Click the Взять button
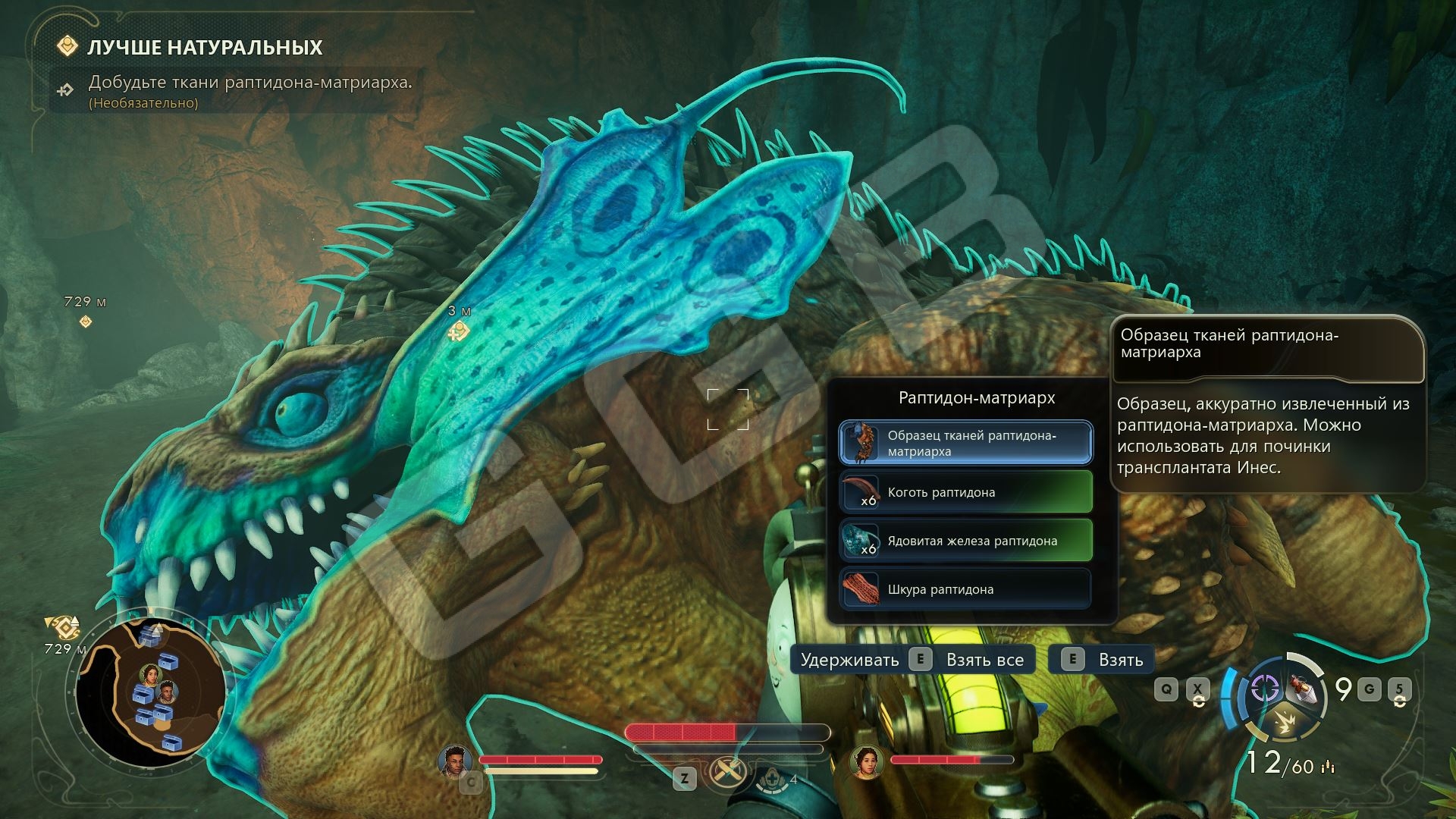The width and height of the screenshot is (1456, 819). tap(1100, 660)
